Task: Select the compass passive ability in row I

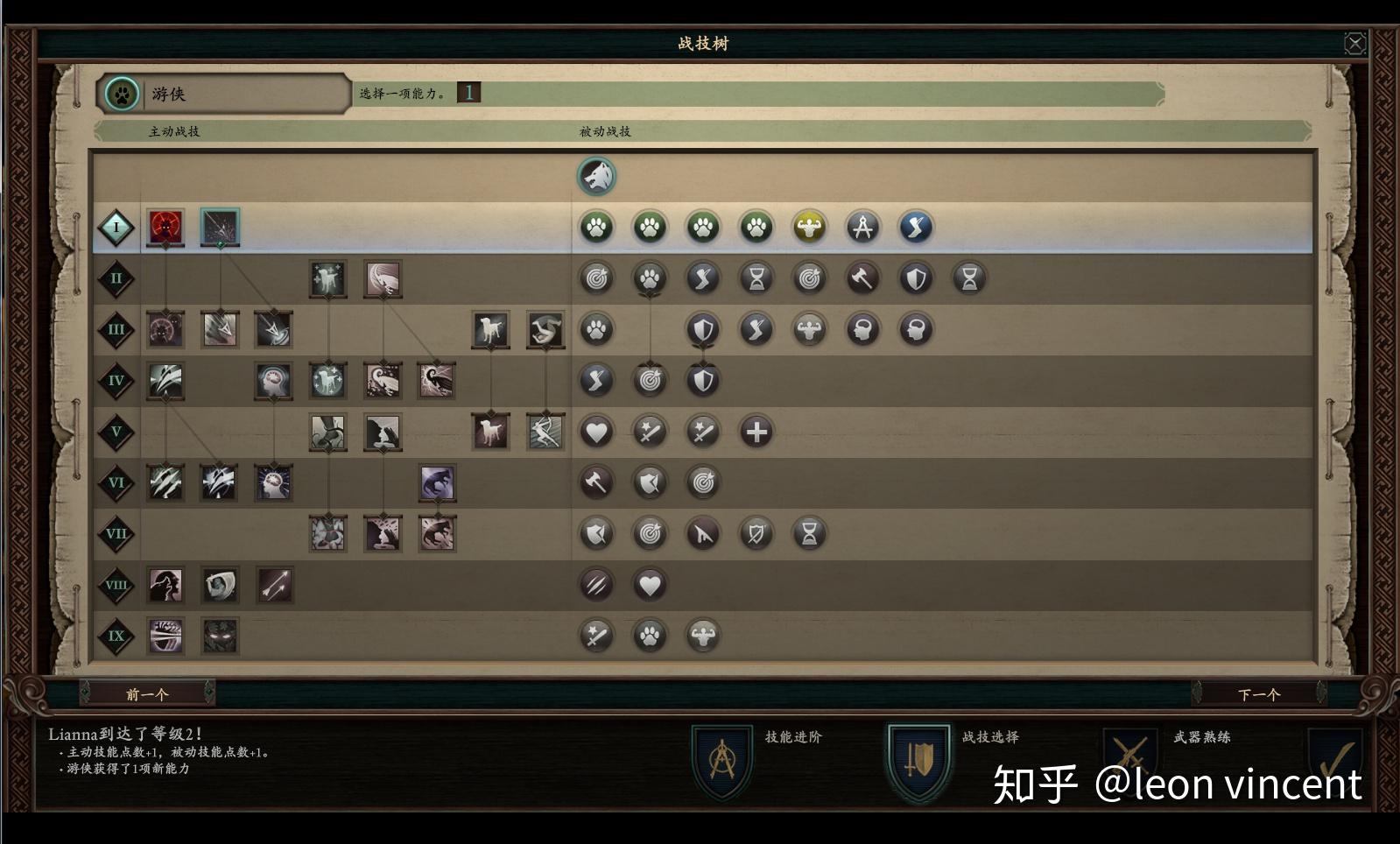Action: pyautogui.click(x=862, y=227)
